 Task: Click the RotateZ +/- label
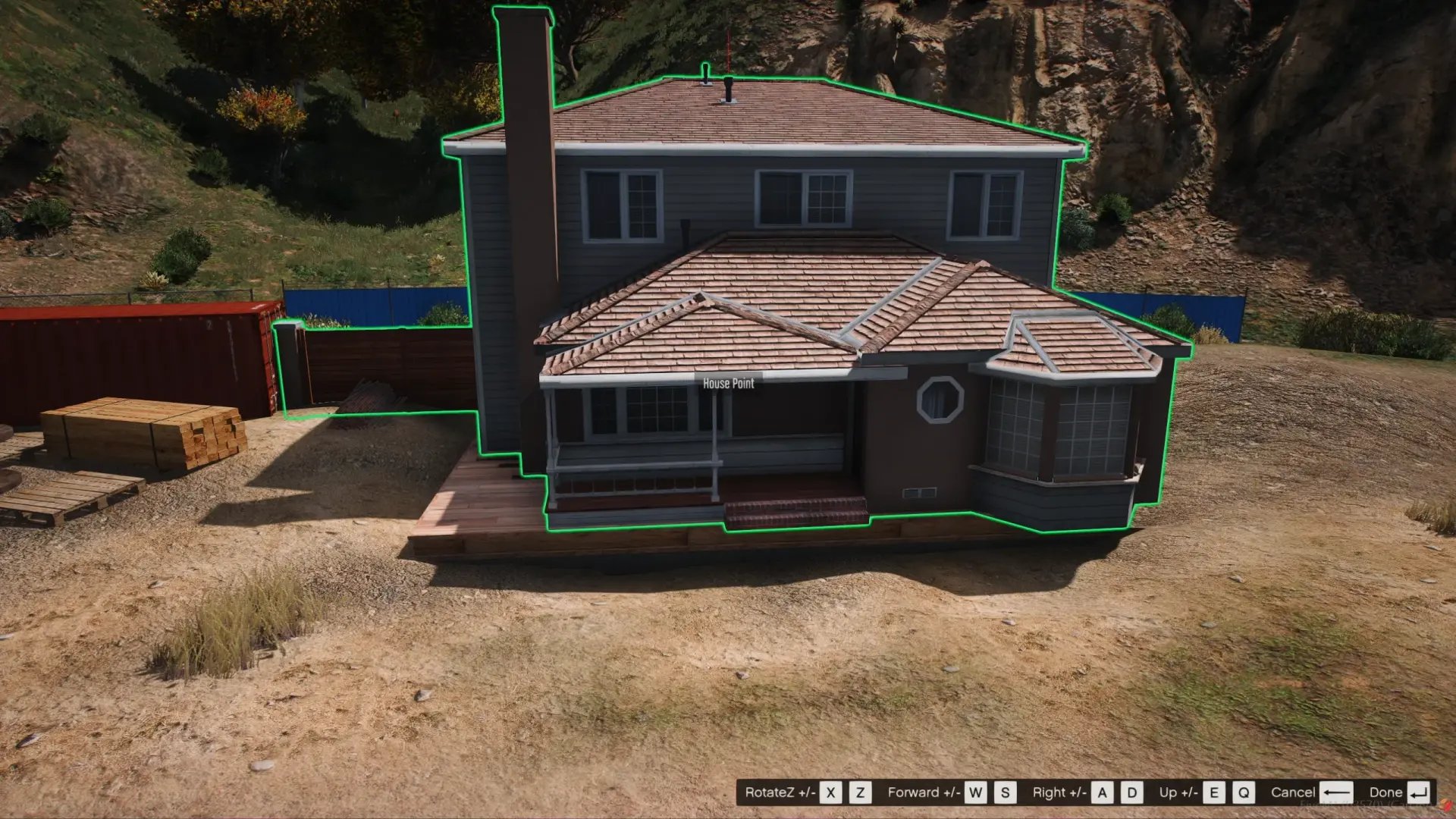pos(781,792)
